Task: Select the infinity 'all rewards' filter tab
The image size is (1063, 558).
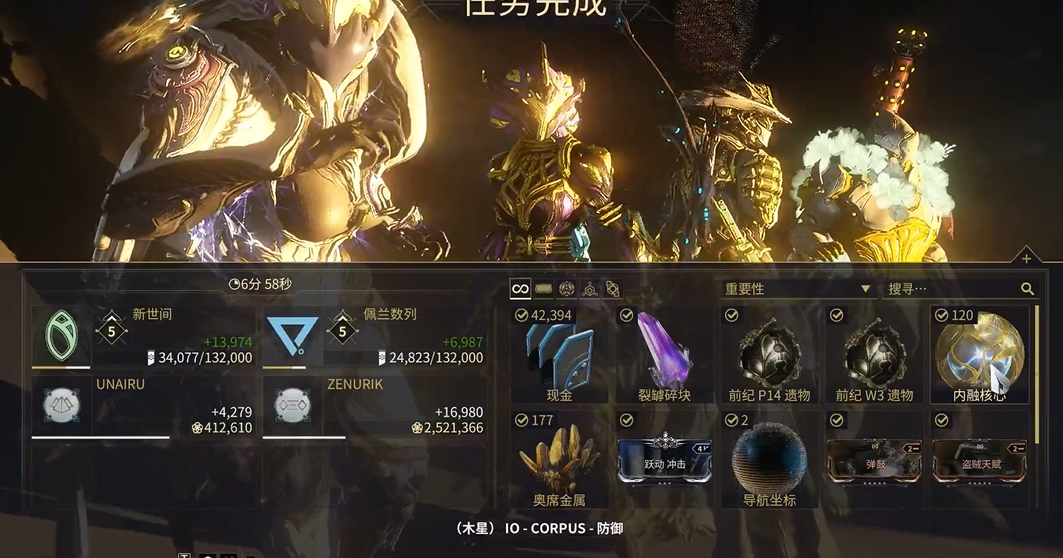Action: [x=520, y=289]
